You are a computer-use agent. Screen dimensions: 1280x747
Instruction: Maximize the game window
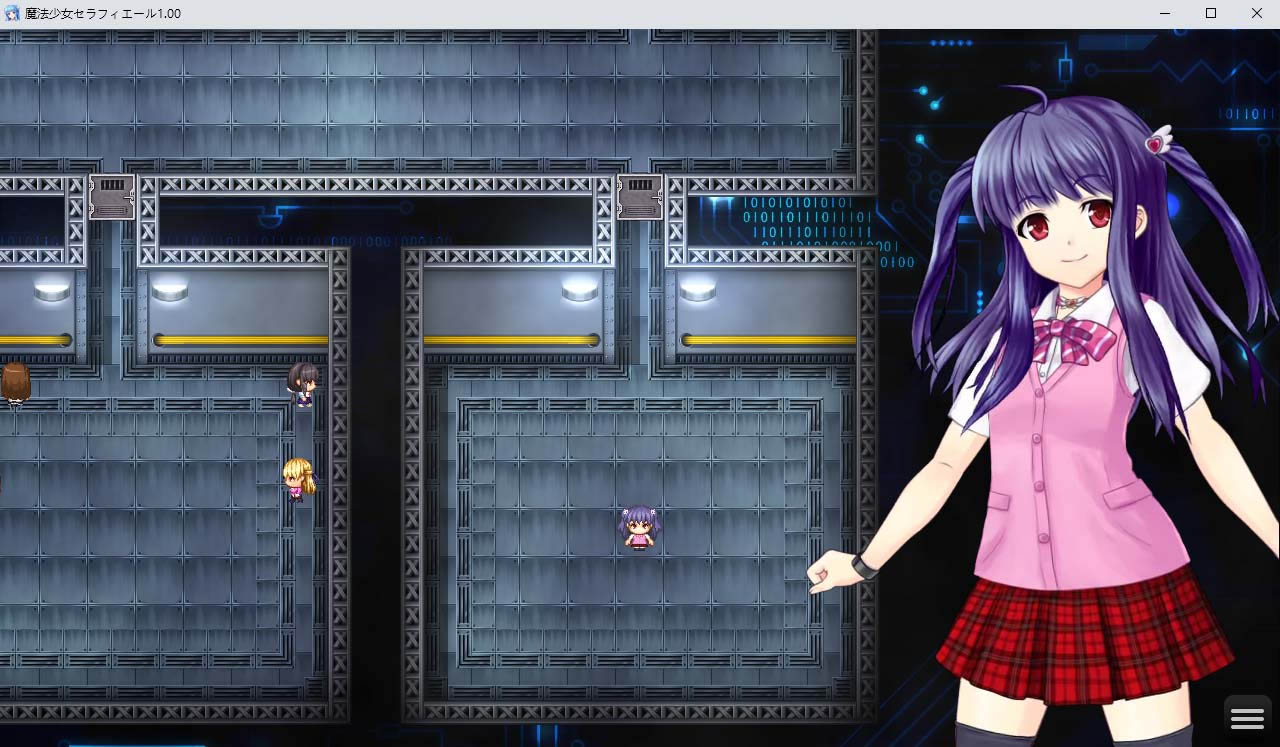[x=1210, y=13]
